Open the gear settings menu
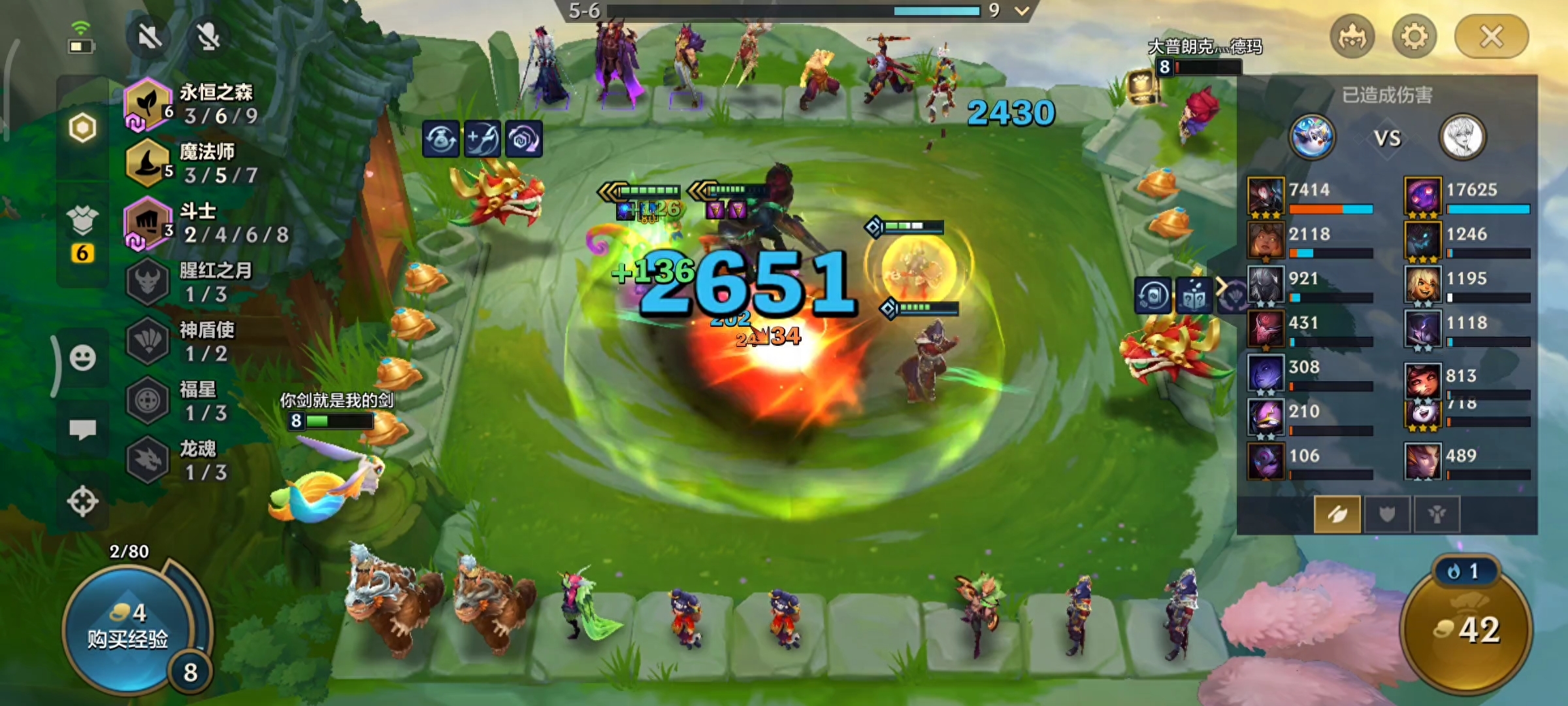The width and height of the screenshot is (1568, 706). click(1414, 37)
